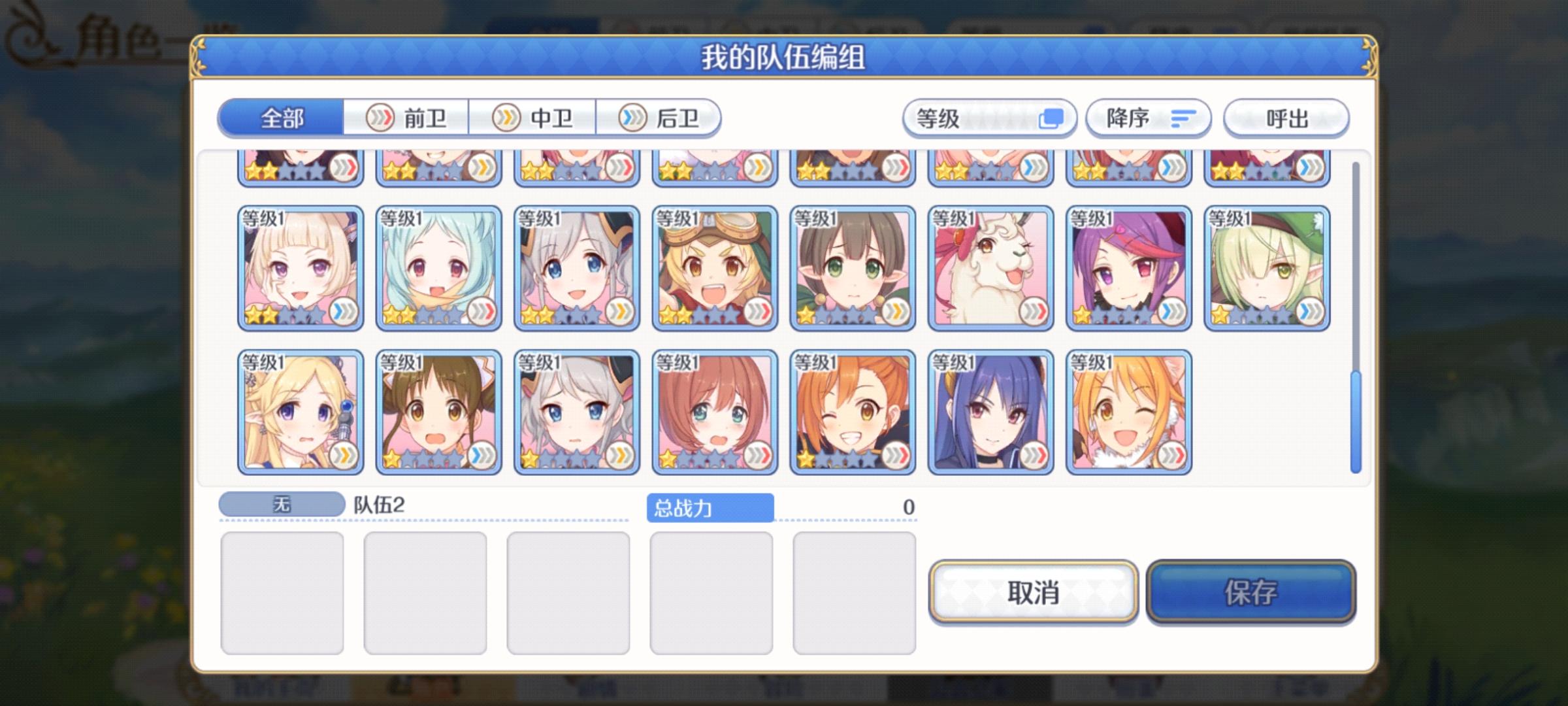This screenshot has height=706, width=1568.
Task: Open the 呼出 panel
Action: tap(1285, 118)
